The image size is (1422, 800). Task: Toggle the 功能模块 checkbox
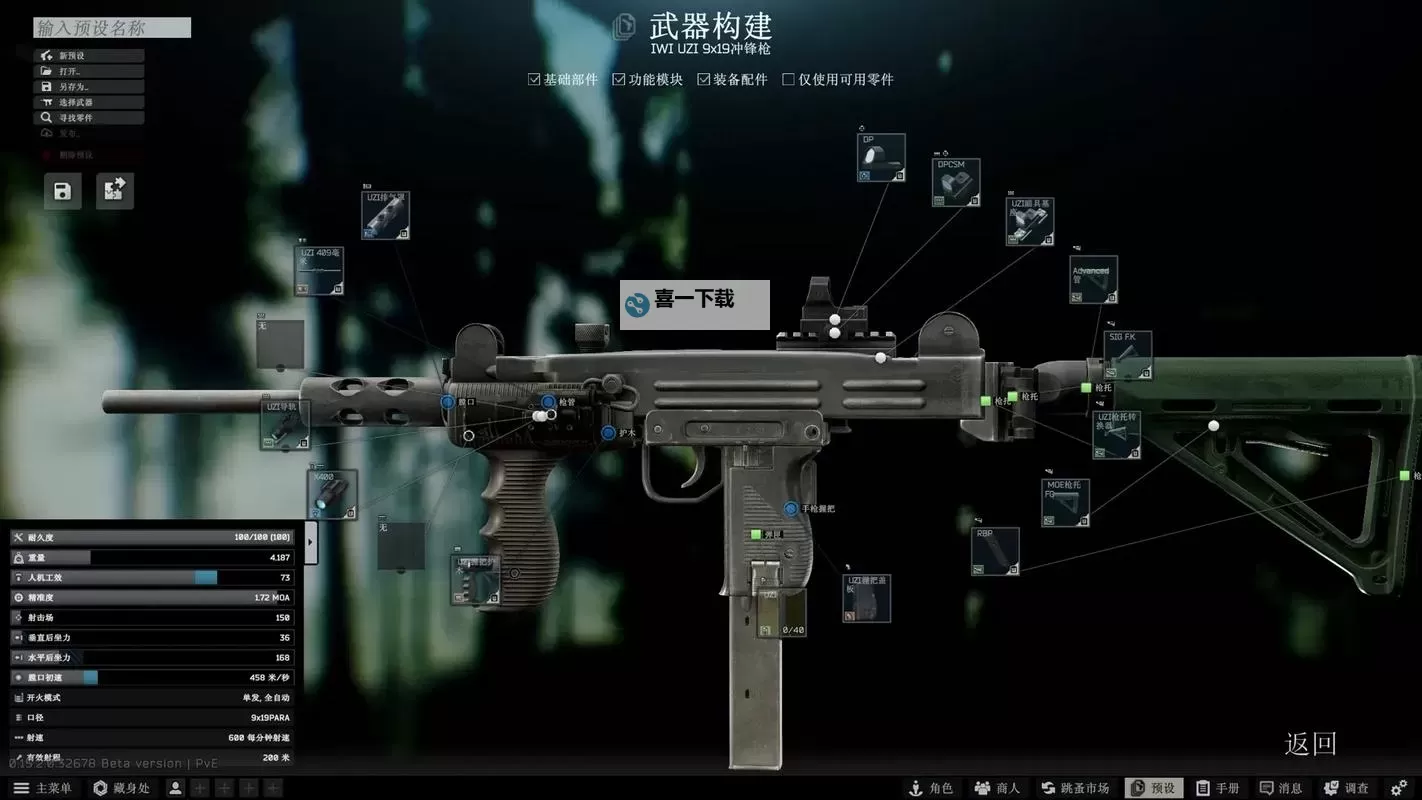[x=618, y=78]
